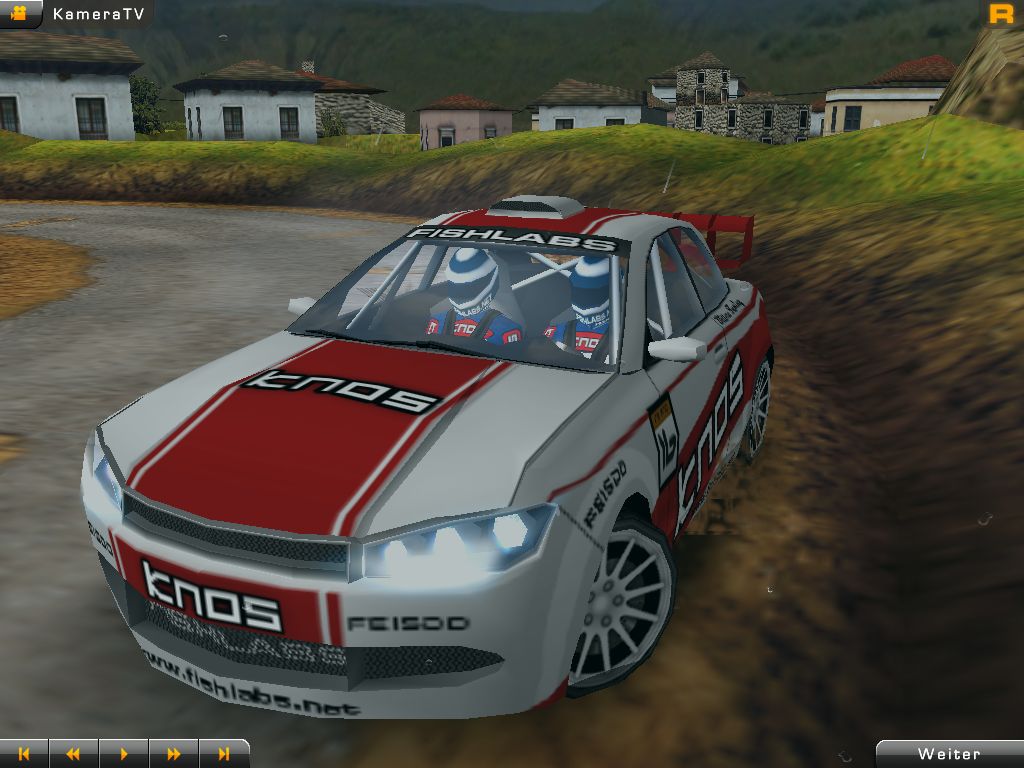This screenshot has height=768, width=1024.
Task: Fast-forward the replay
Action: [174, 754]
